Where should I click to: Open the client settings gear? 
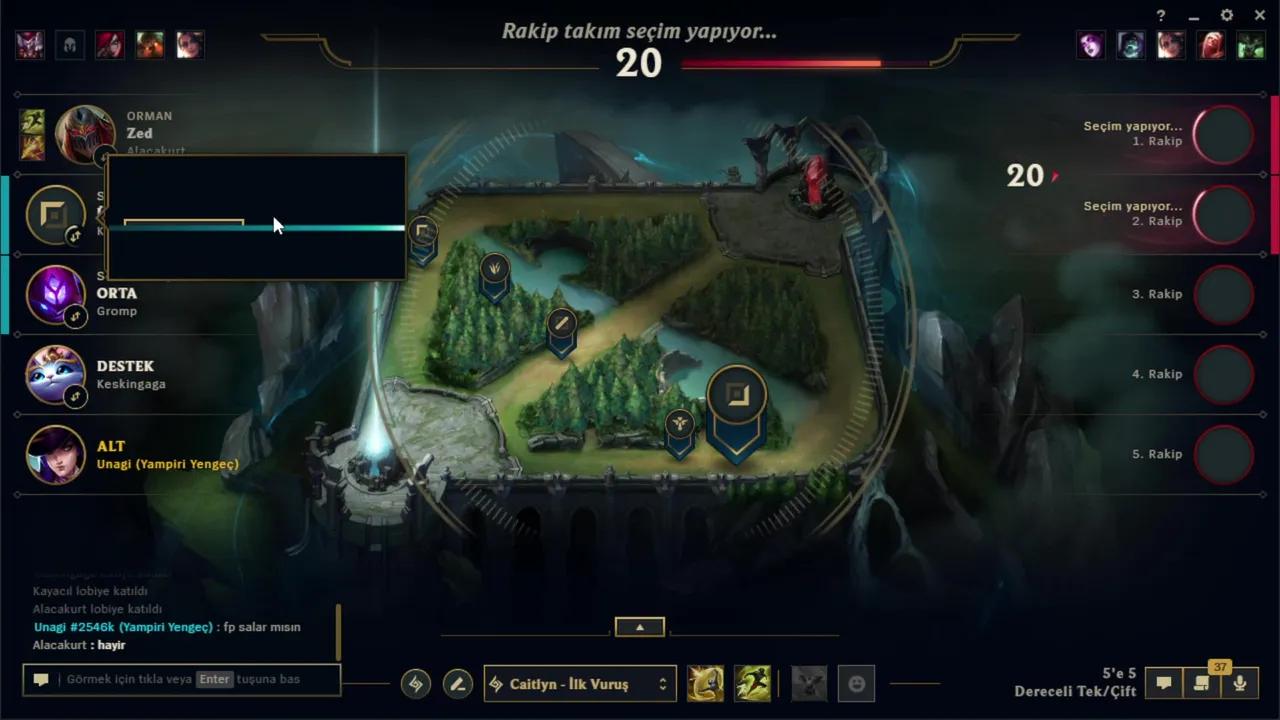click(x=1226, y=15)
